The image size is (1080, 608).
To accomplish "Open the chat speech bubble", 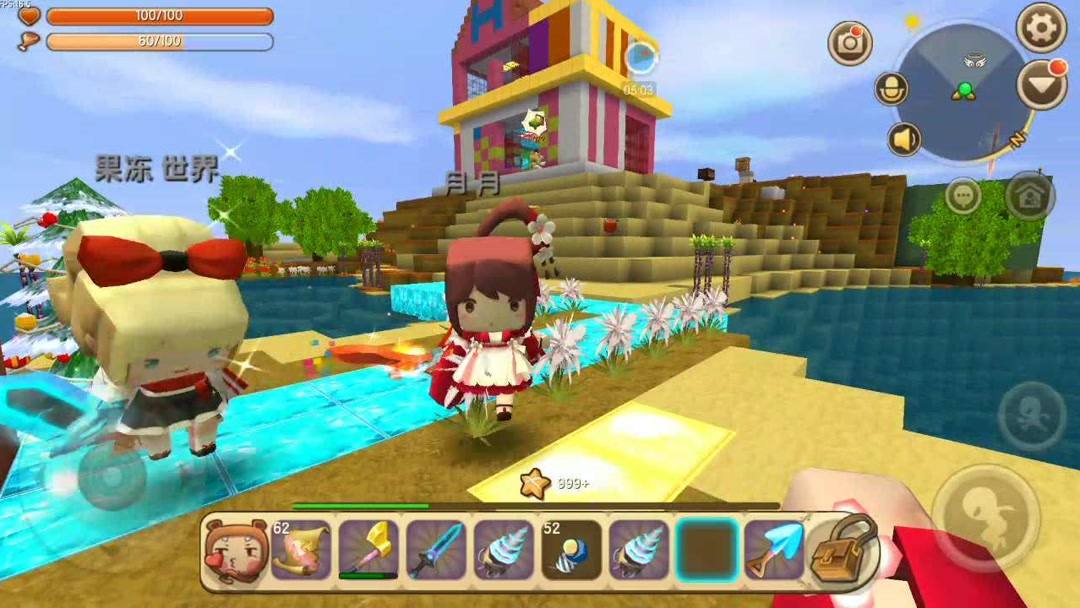I will tap(963, 196).
